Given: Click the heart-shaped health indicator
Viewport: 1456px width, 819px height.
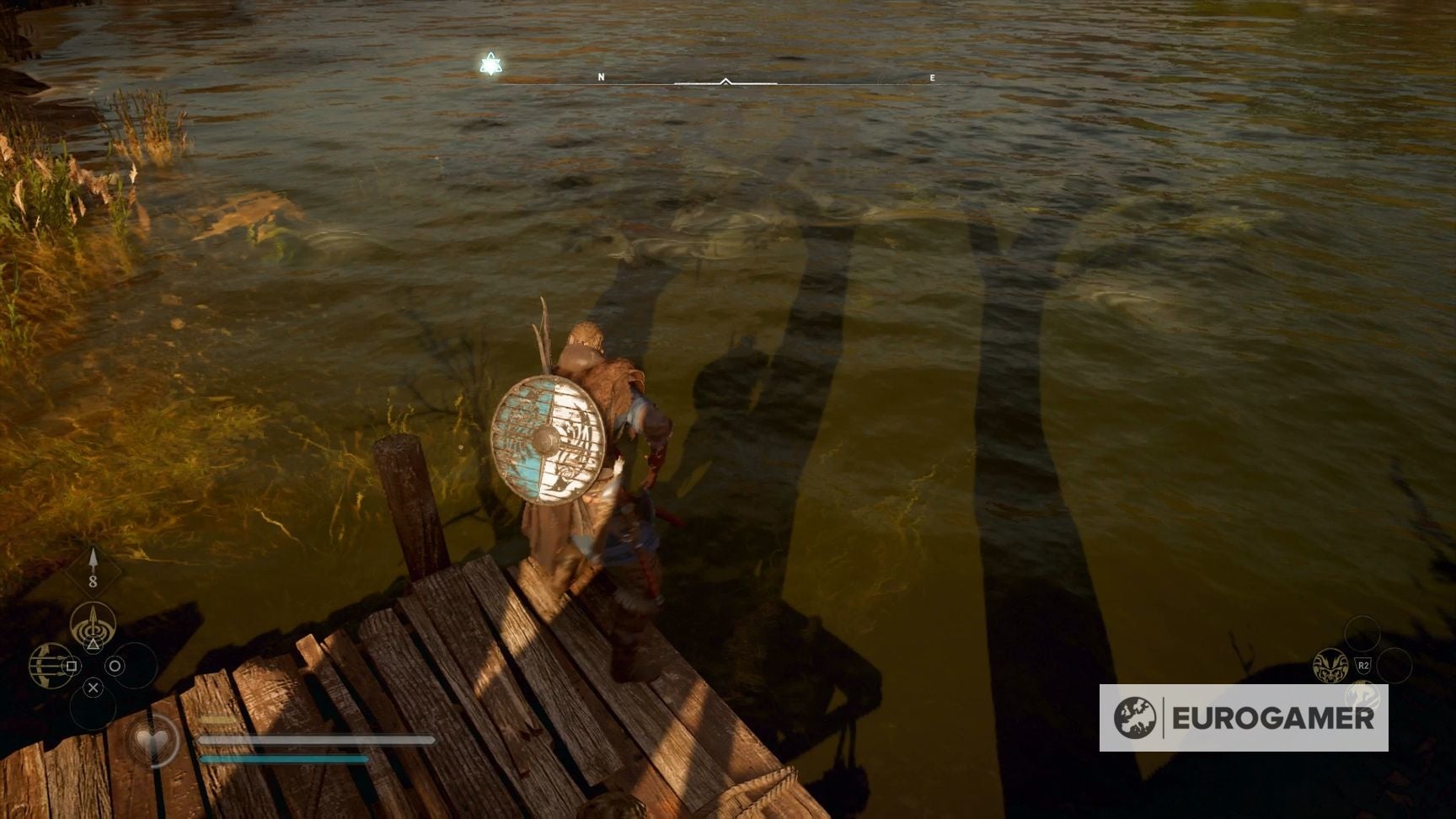Looking at the screenshot, I should (x=153, y=739).
